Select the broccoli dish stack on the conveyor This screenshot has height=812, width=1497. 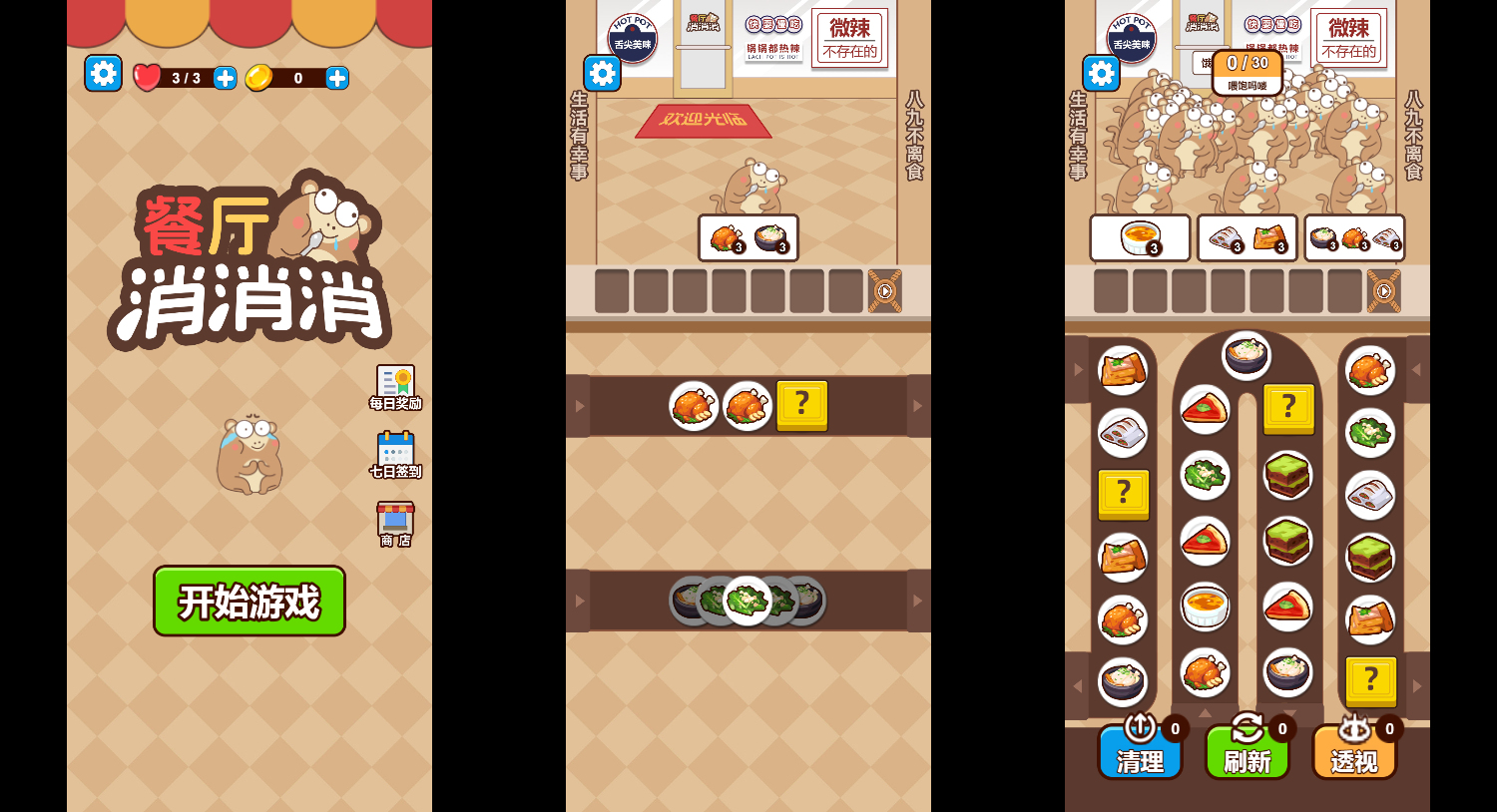tap(748, 601)
